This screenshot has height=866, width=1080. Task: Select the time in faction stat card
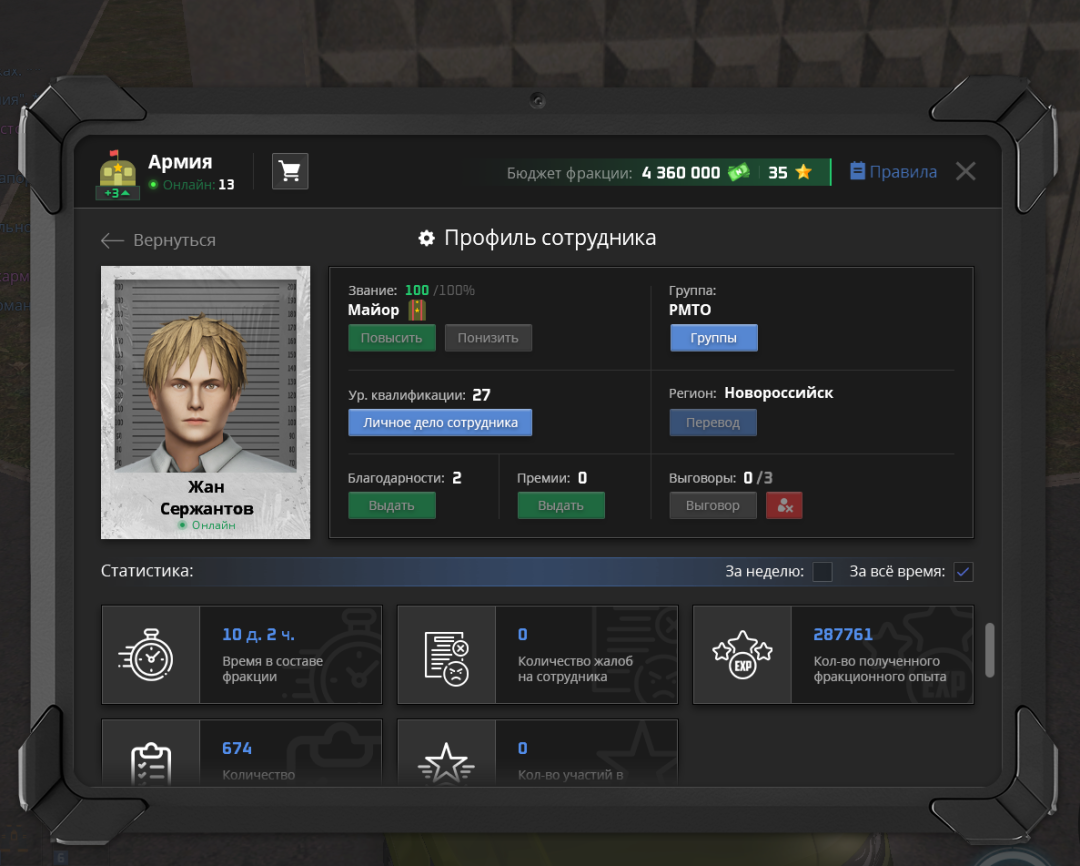pyautogui.click(x=241, y=655)
